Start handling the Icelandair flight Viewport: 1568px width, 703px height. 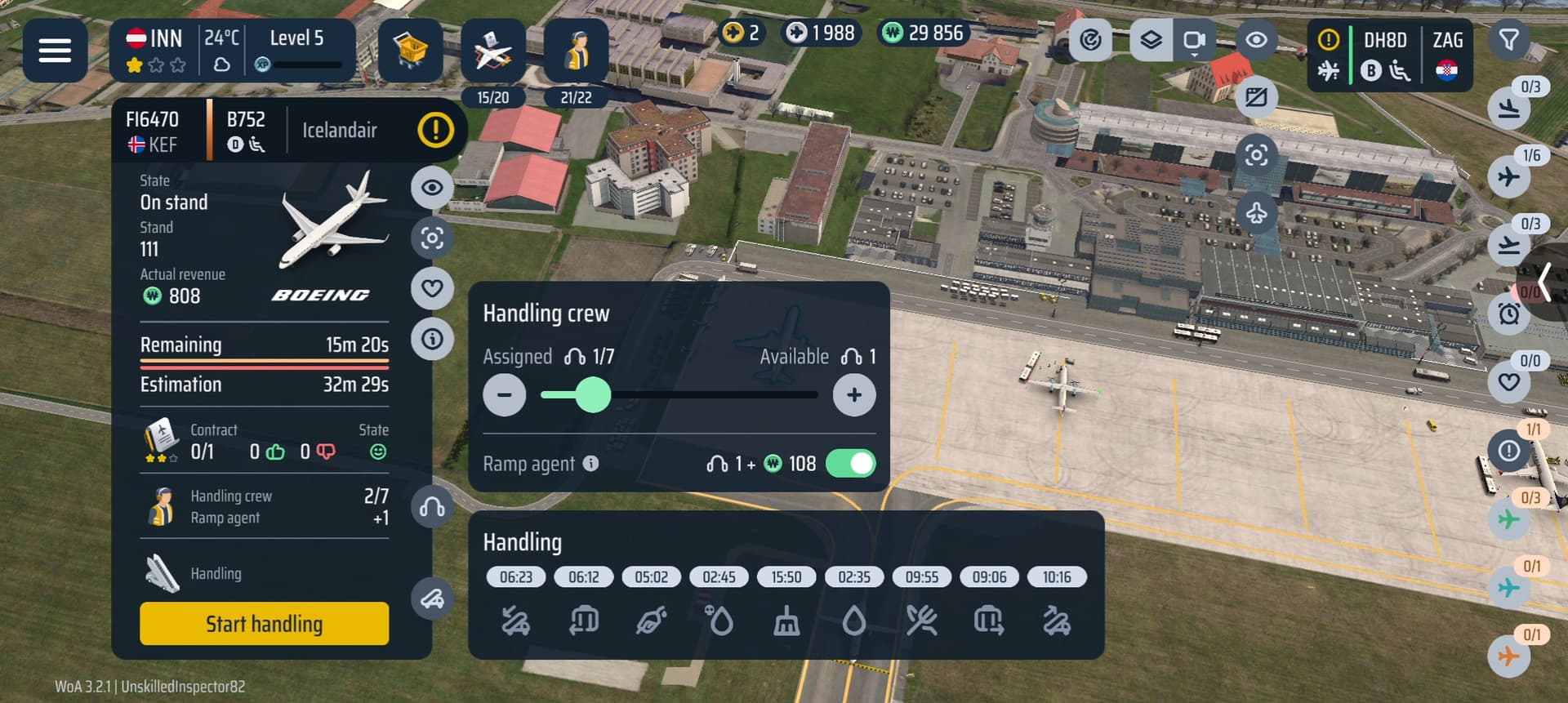(x=264, y=624)
